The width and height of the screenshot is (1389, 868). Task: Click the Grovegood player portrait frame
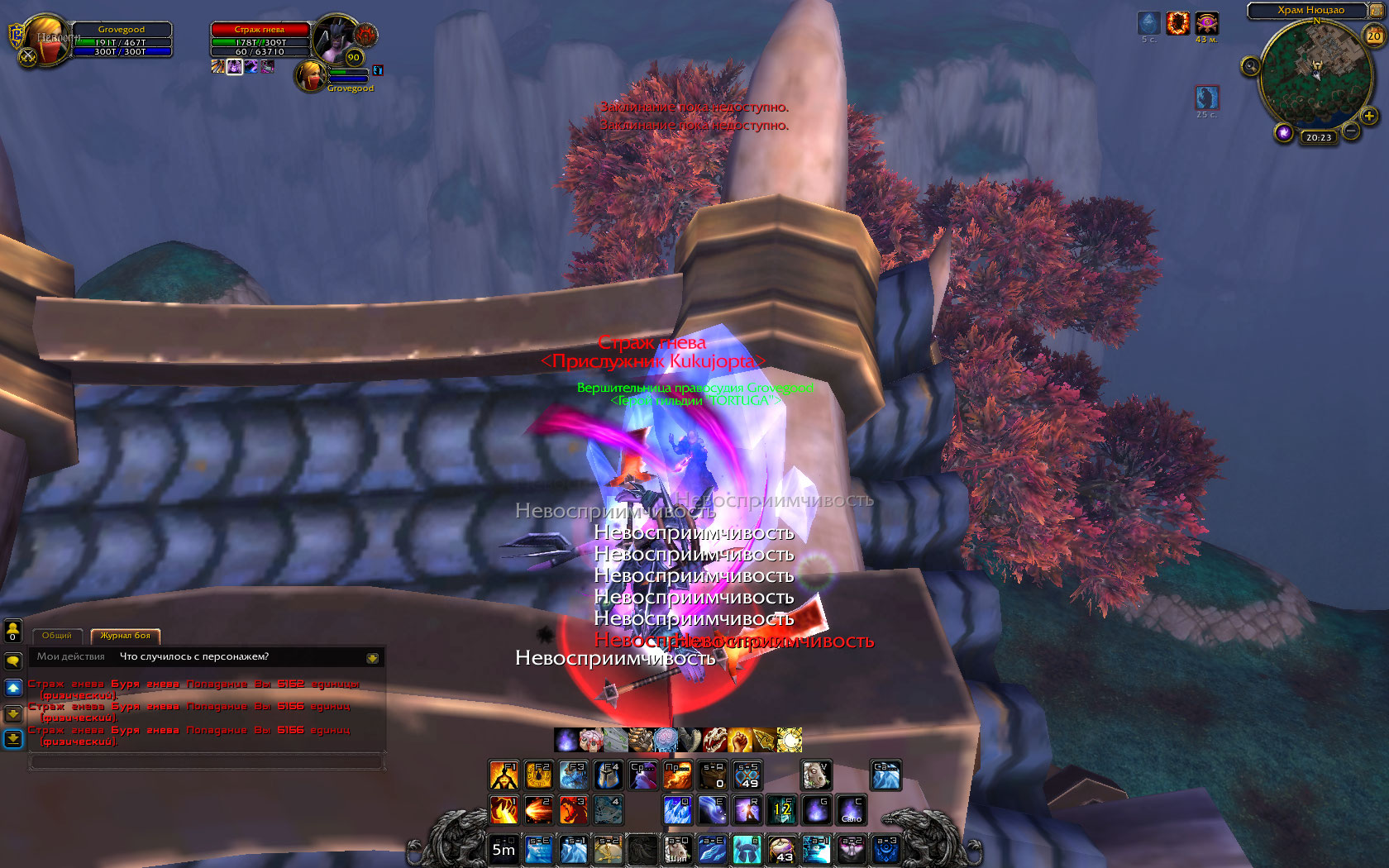pyautogui.click(x=50, y=40)
